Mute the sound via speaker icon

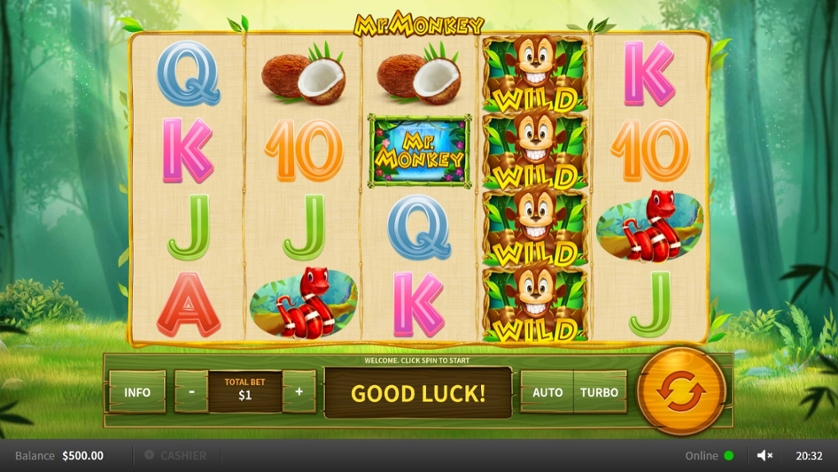(x=765, y=455)
